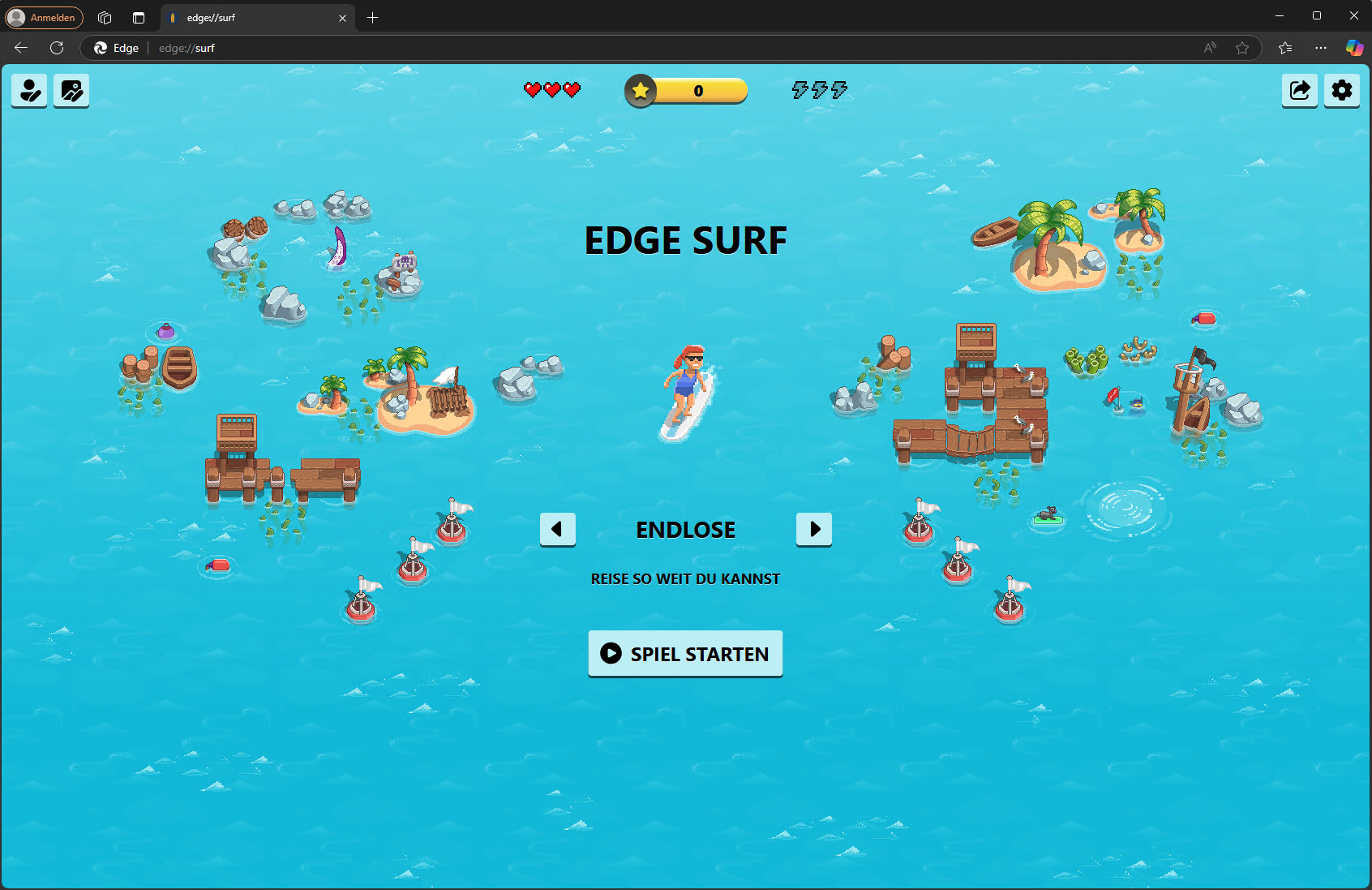Open the game settings gear
This screenshot has width=1372, height=890.
coord(1341,90)
